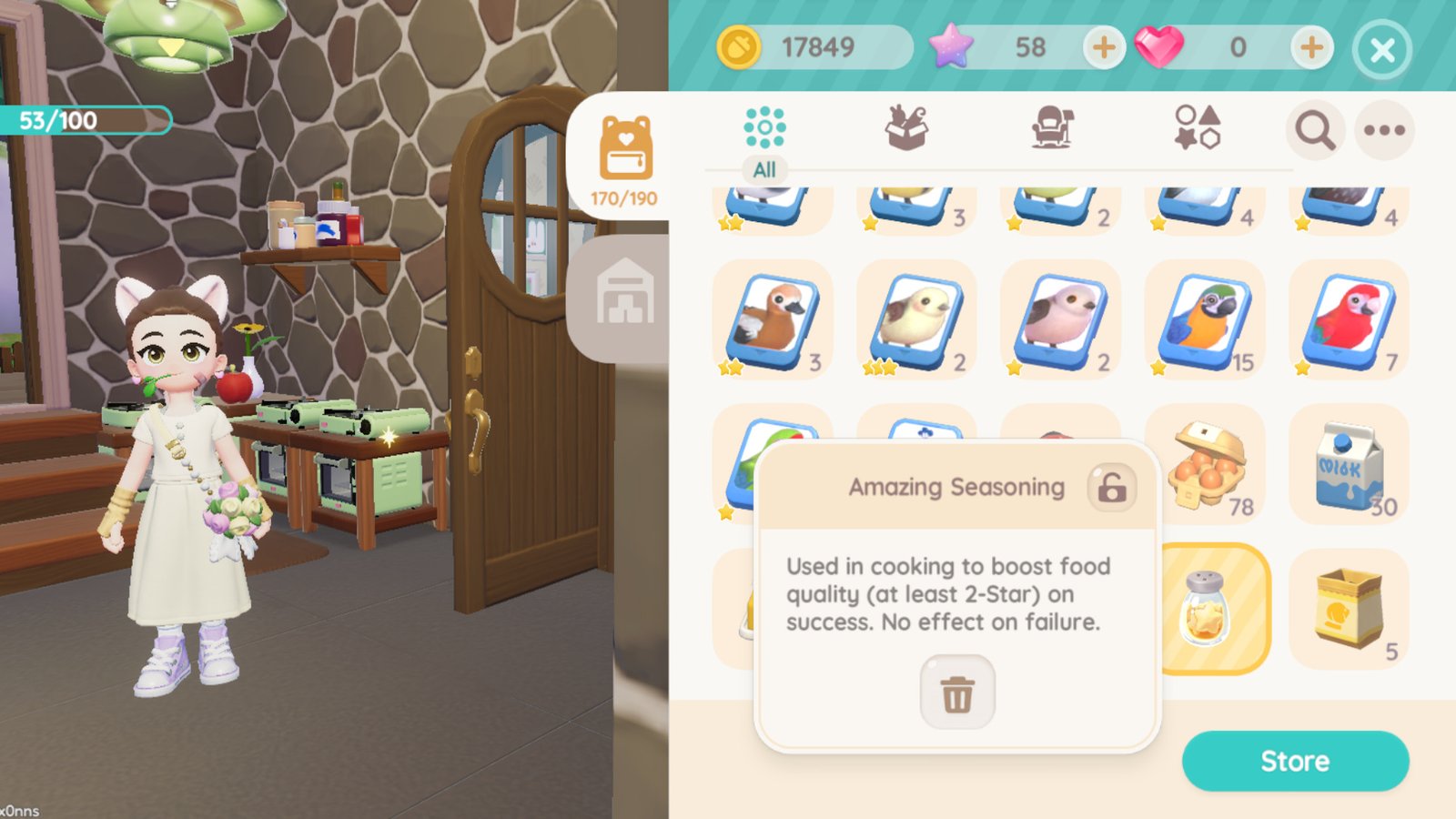Open more options via the ellipsis icon
The height and width of the screenshot is (819, 1456).
(x=1384, y=130)
